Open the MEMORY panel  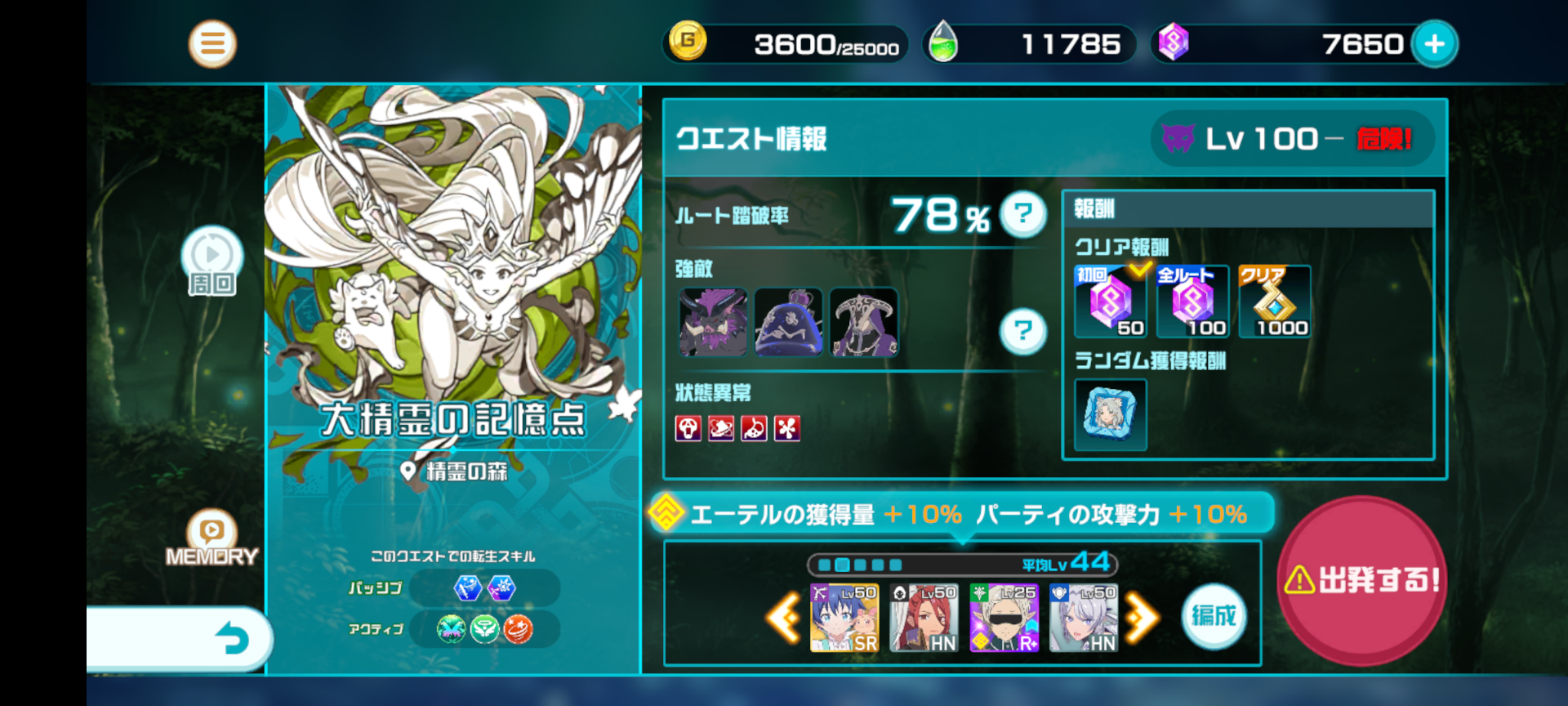(x=212, y=539)
